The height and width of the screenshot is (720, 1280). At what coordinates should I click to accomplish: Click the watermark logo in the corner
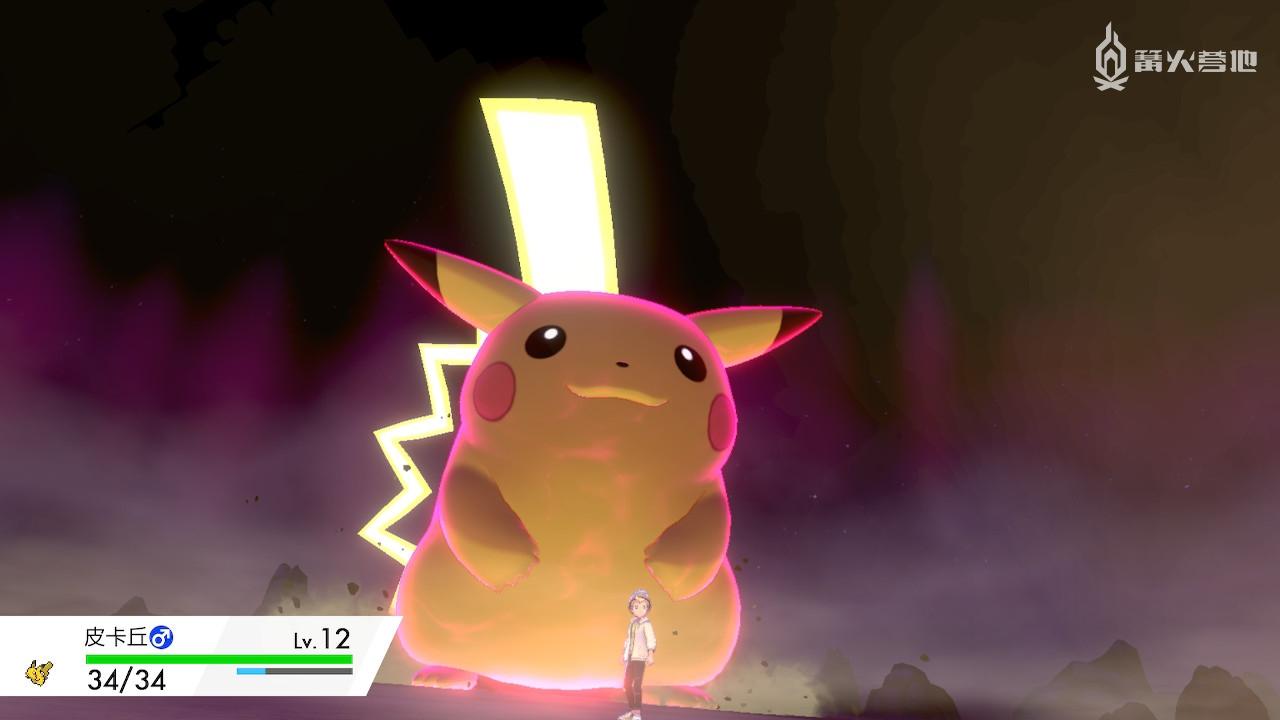(1110, 58)
